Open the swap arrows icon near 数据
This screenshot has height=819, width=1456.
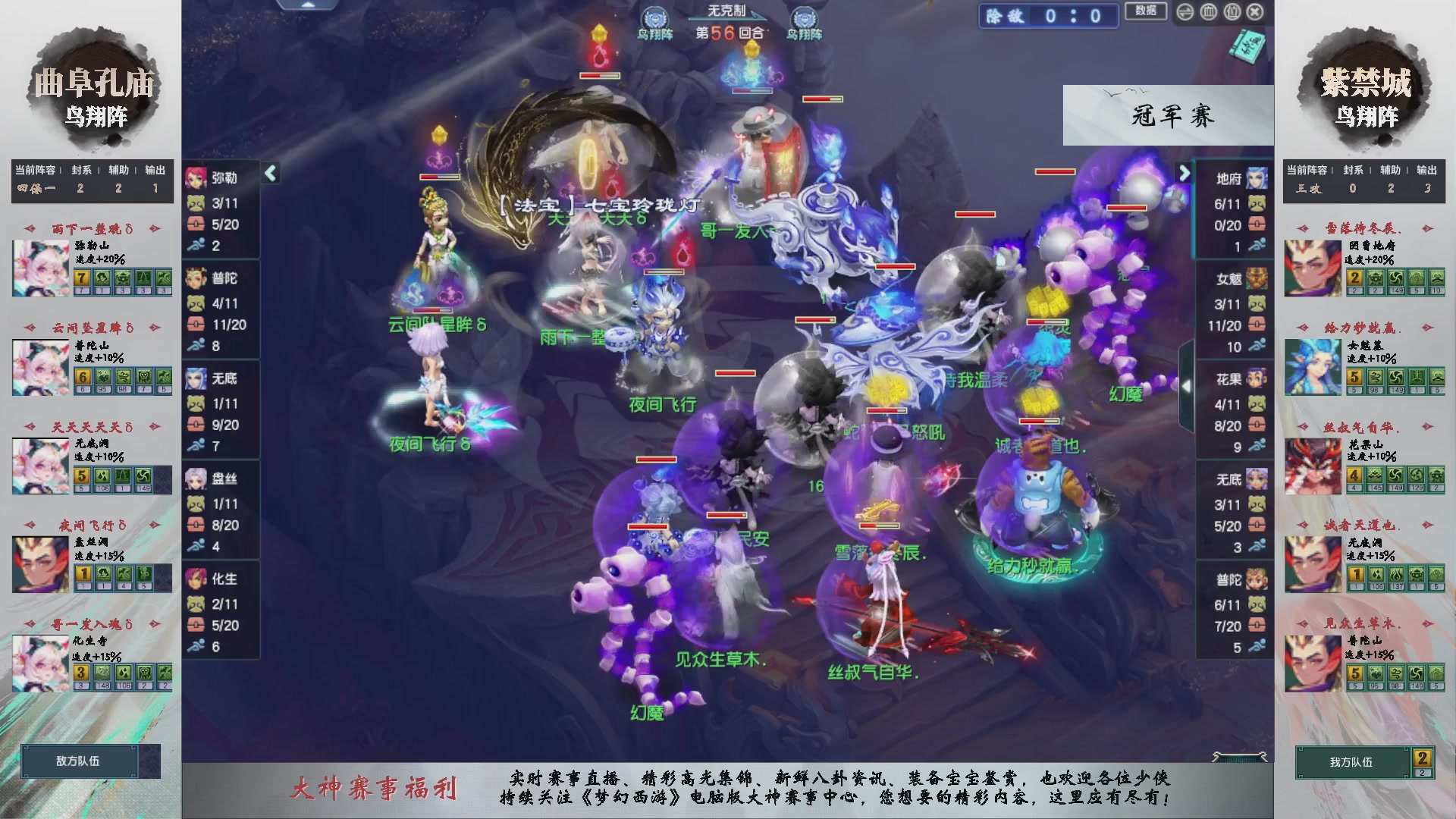[x=1185, y=12]
